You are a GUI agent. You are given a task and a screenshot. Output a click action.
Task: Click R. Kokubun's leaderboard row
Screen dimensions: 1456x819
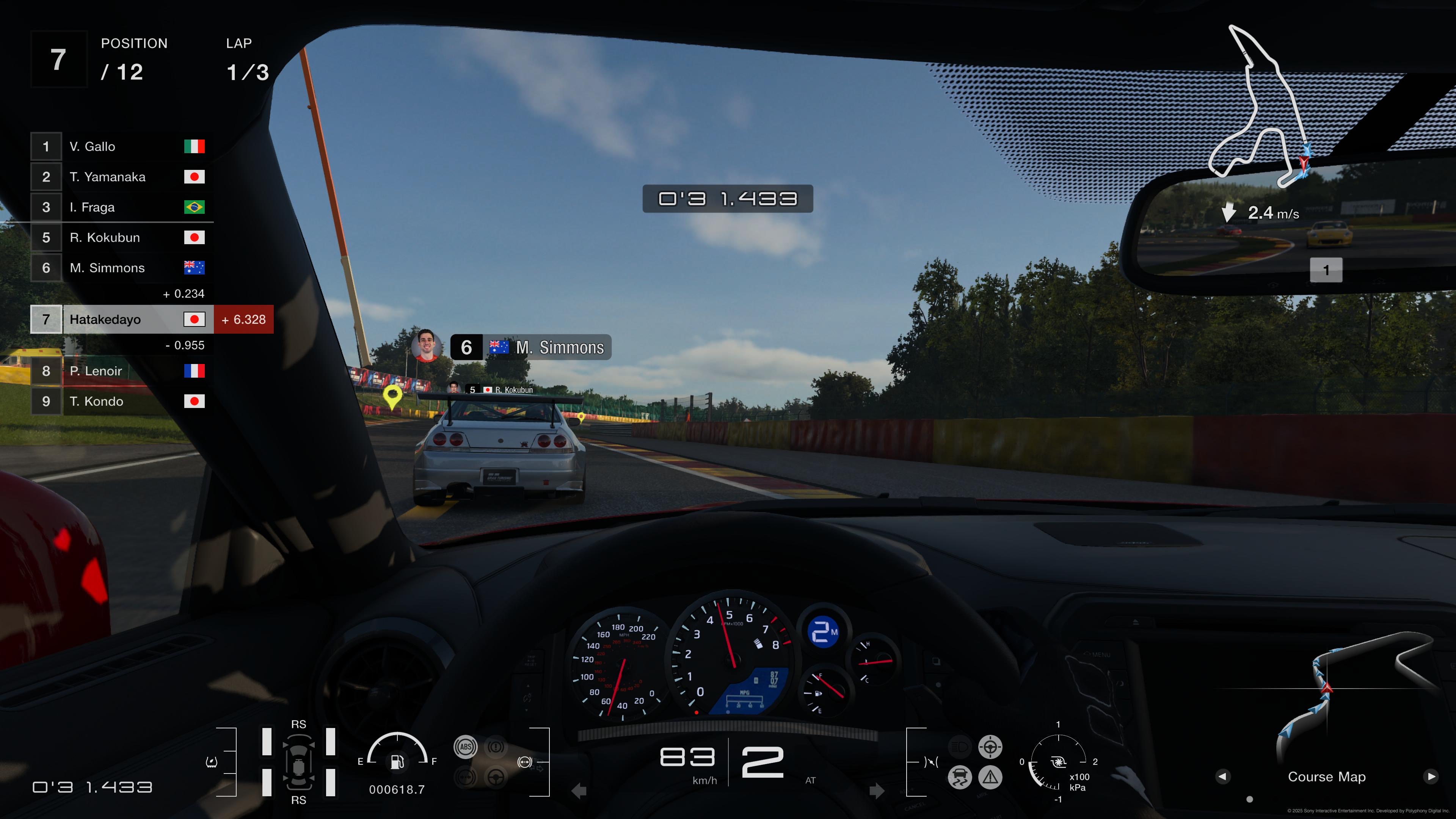point(121,237)
